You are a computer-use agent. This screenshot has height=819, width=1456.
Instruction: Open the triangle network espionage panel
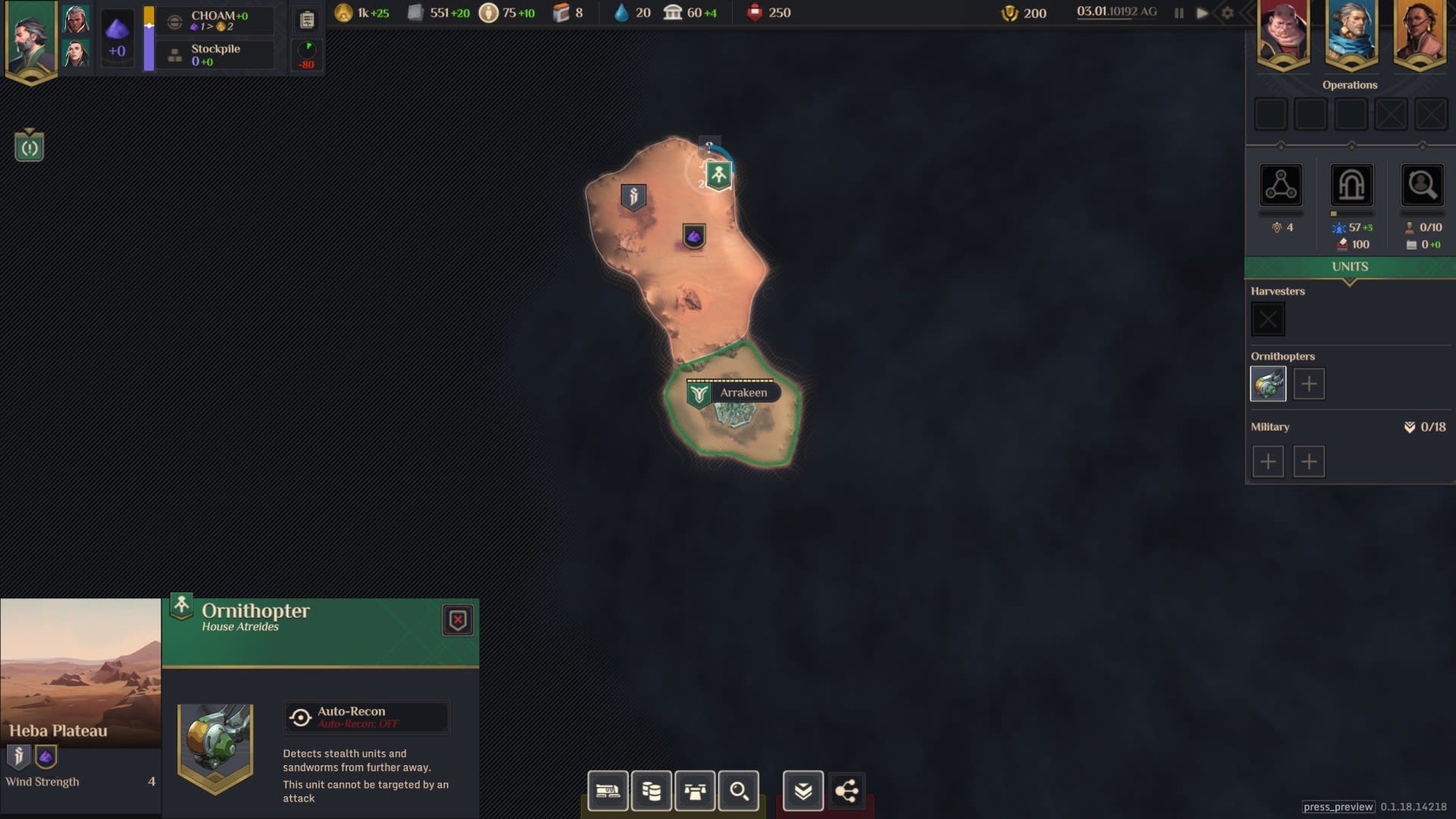(x=1281, y=185)
